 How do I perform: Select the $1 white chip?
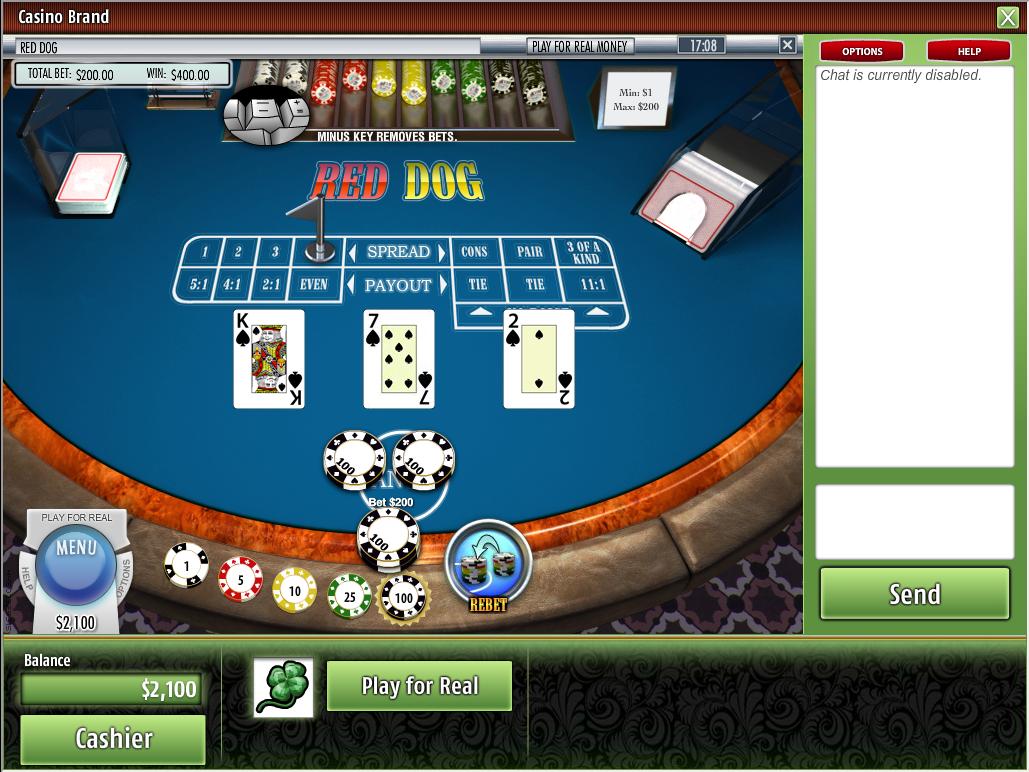(x=186, y=566)
